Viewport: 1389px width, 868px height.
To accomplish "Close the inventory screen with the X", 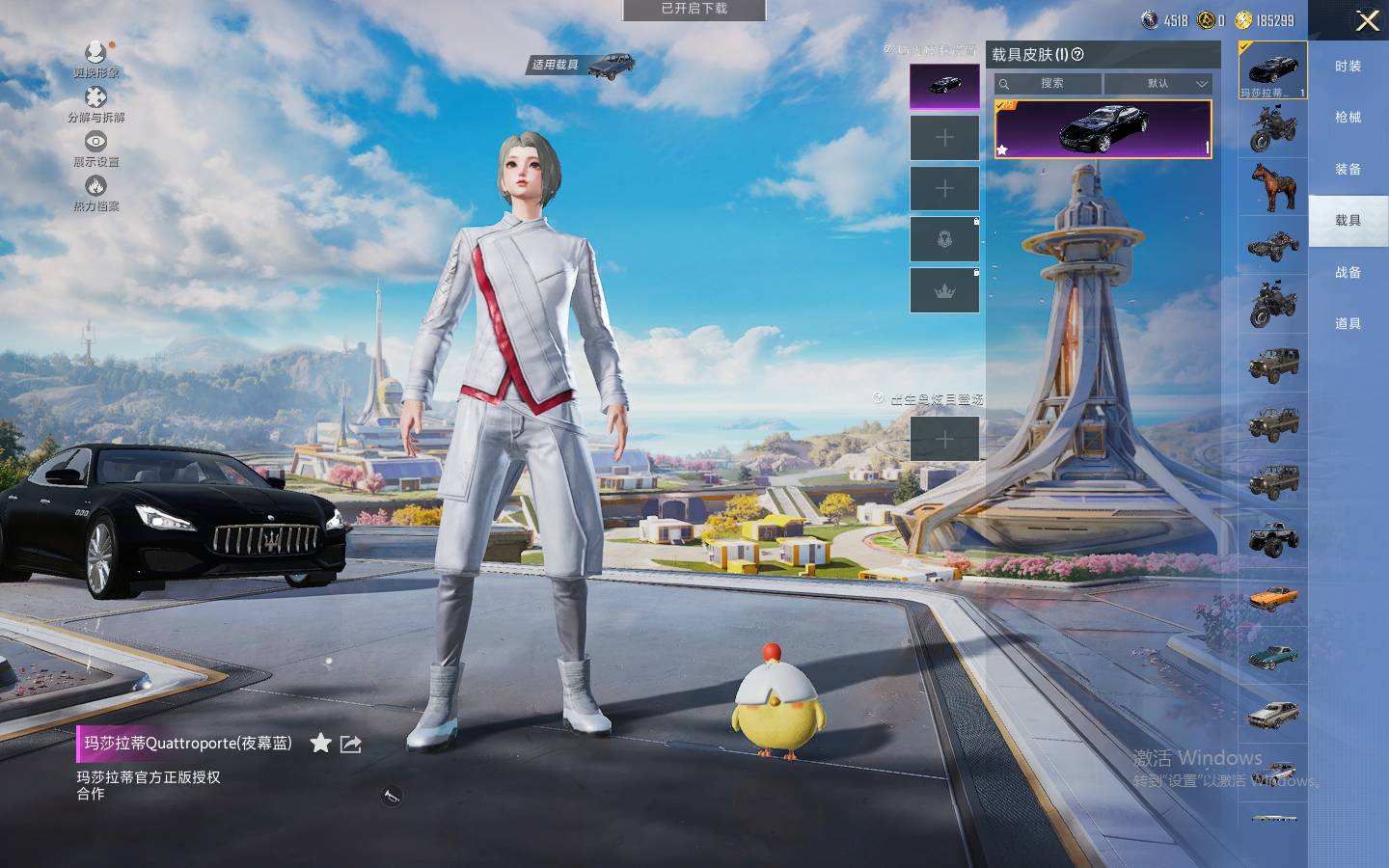I will (1367, 21).
